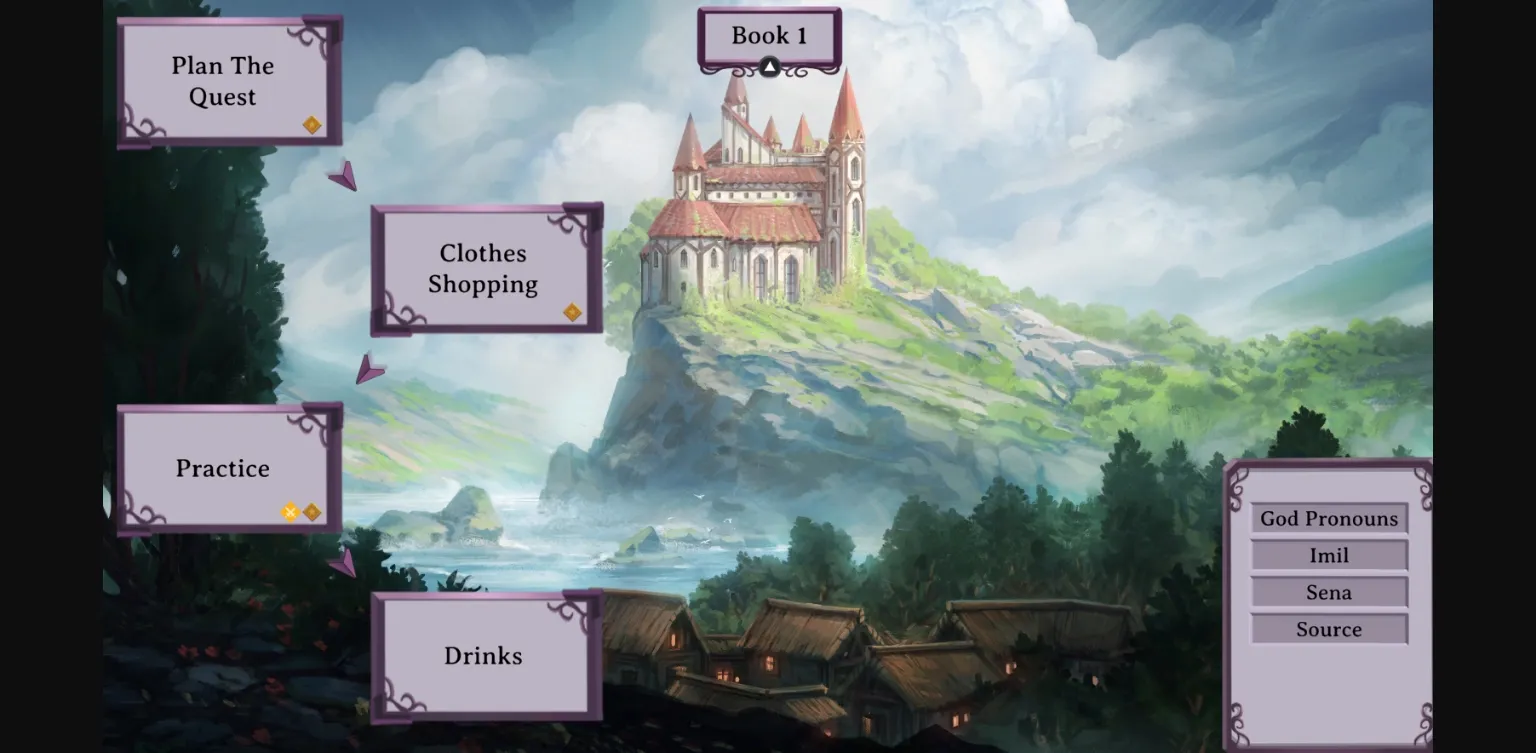Viewport: 1536px width, 753px height.
Task: Switch to the Sena pronouns option
Action: [1328, 592]
